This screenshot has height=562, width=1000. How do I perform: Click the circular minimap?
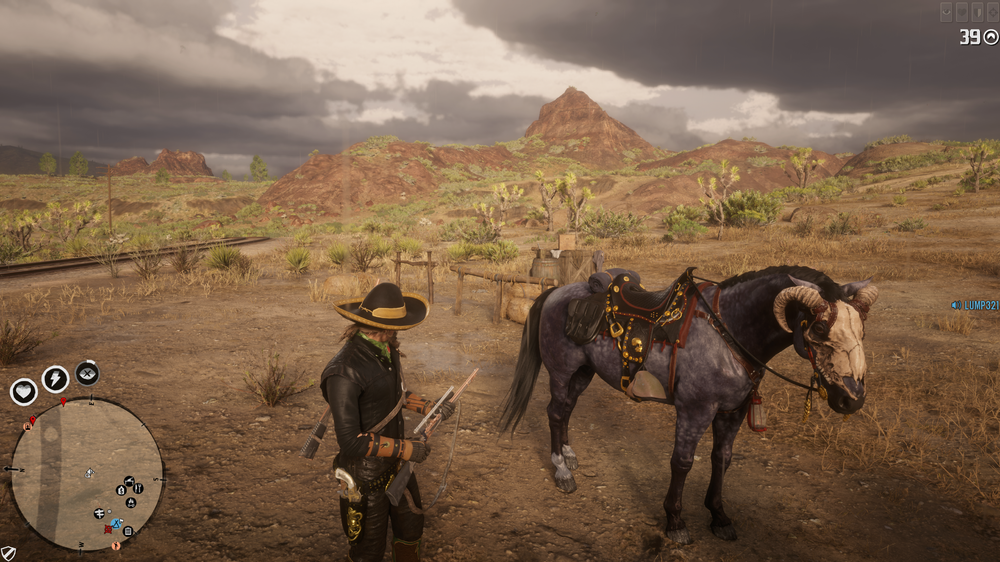pos(87,474)
